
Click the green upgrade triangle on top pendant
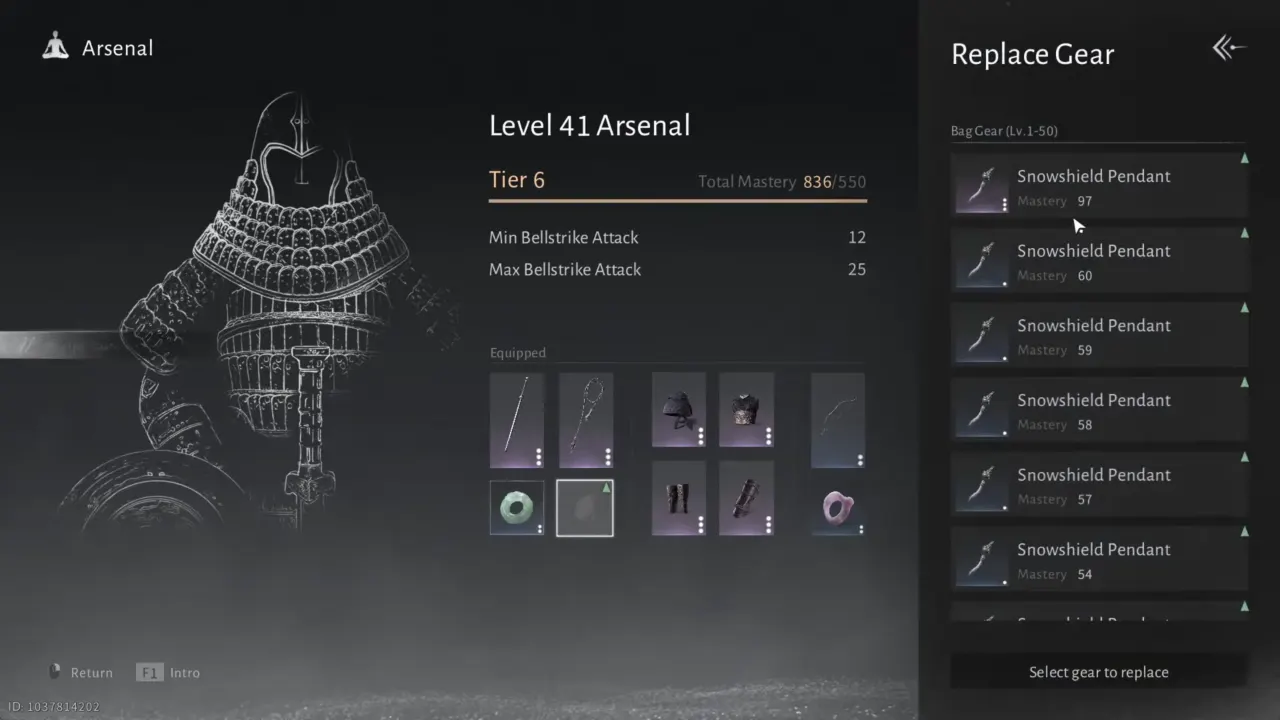click(x=1244, y=158)
